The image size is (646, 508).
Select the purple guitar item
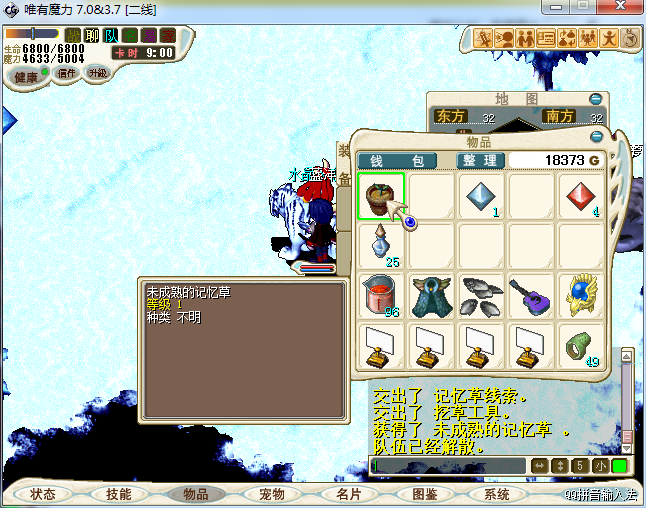pos(531,296)
